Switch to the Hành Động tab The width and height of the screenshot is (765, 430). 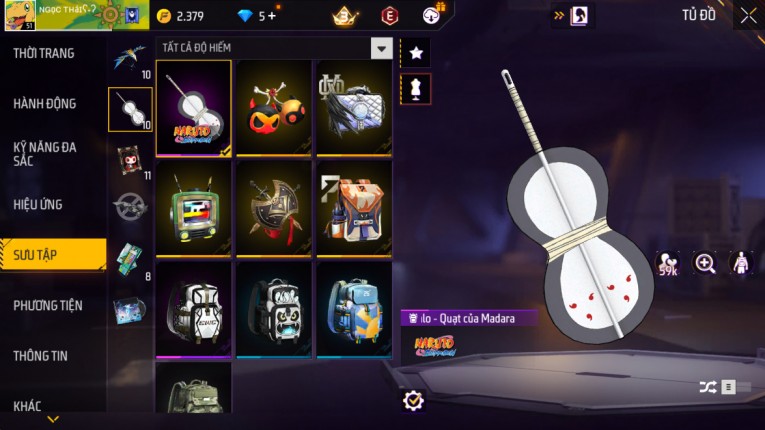(x=45, y=103)
